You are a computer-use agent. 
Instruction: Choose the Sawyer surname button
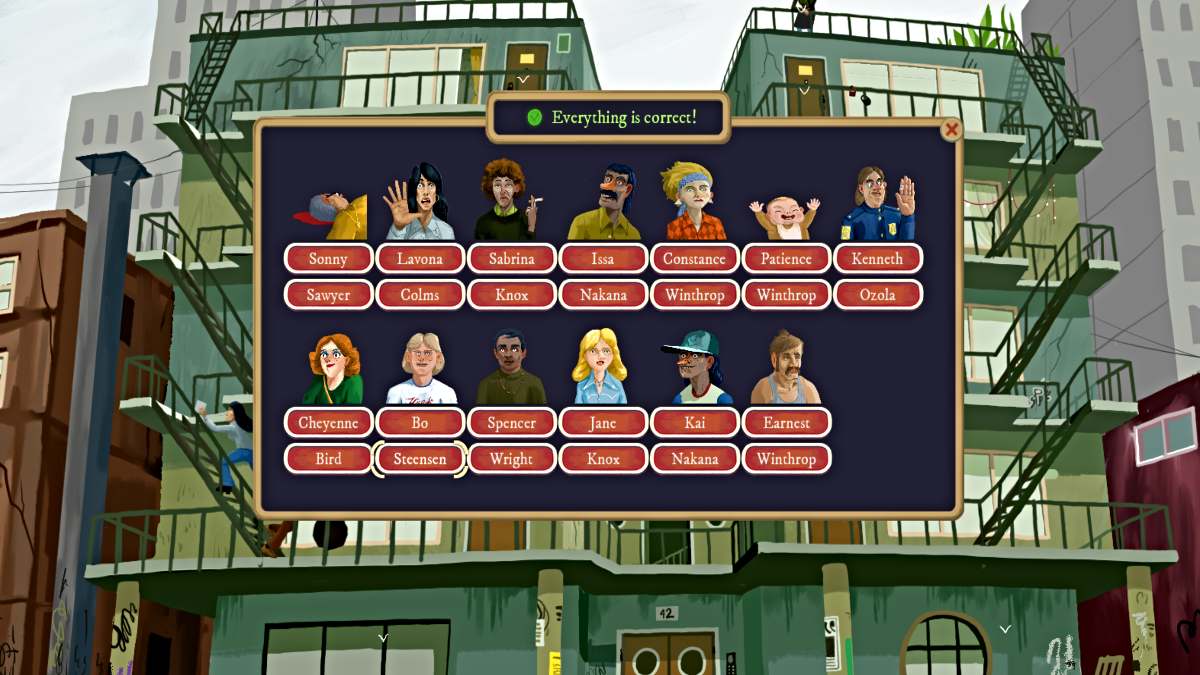[x=328, y=295]
